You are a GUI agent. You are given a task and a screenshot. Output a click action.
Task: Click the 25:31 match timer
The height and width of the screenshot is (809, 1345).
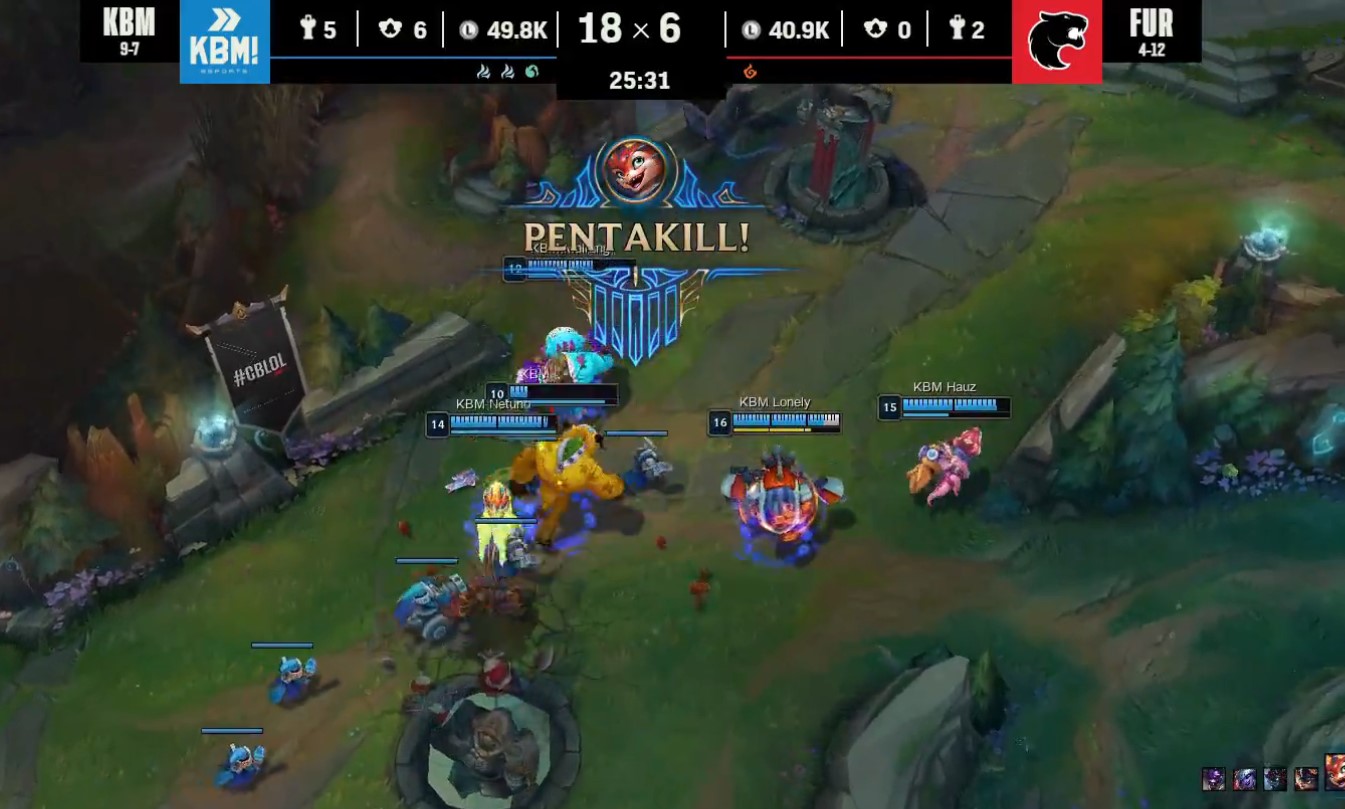pos(641,81)
